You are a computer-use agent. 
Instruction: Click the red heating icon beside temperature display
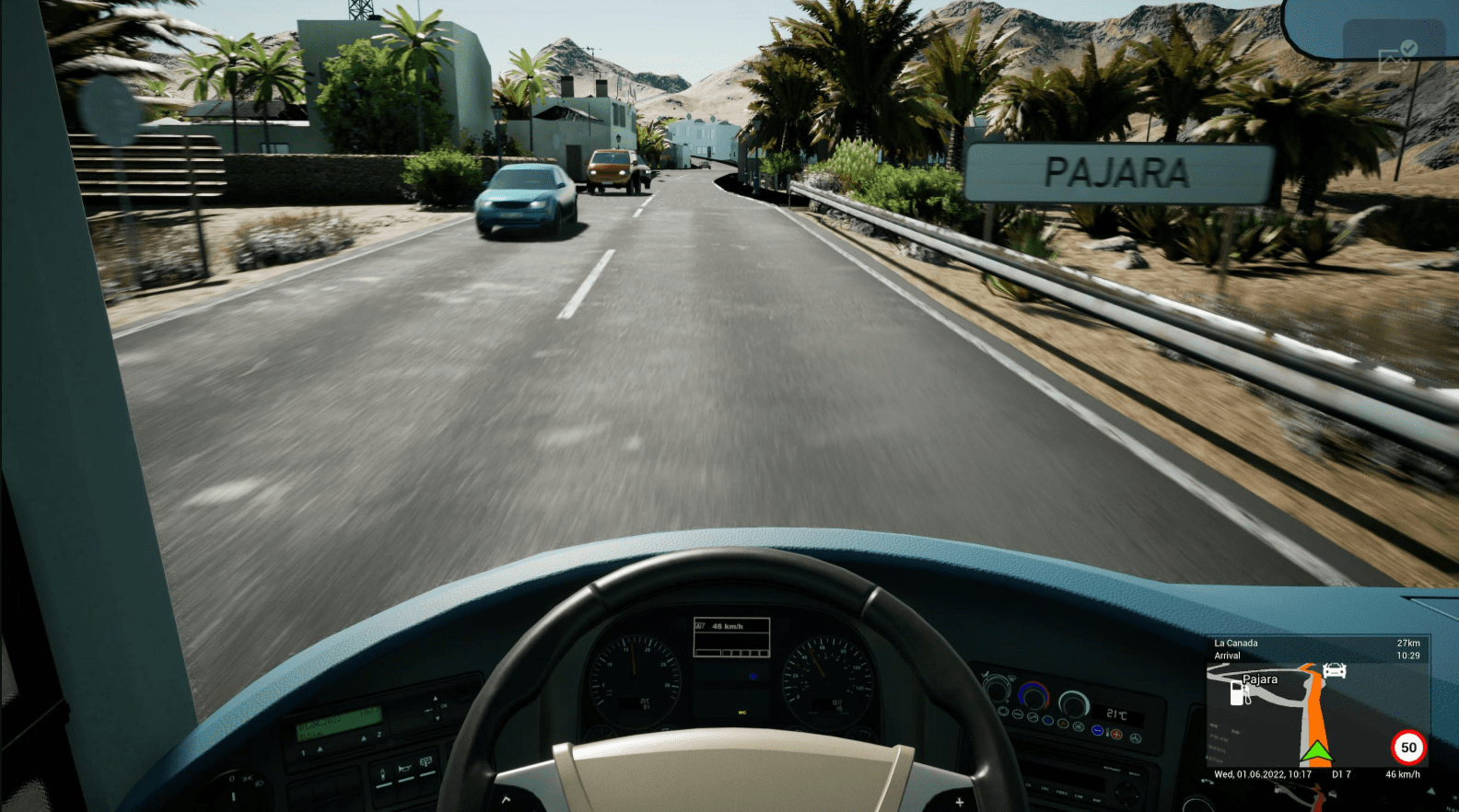[x=1116, y=735]
